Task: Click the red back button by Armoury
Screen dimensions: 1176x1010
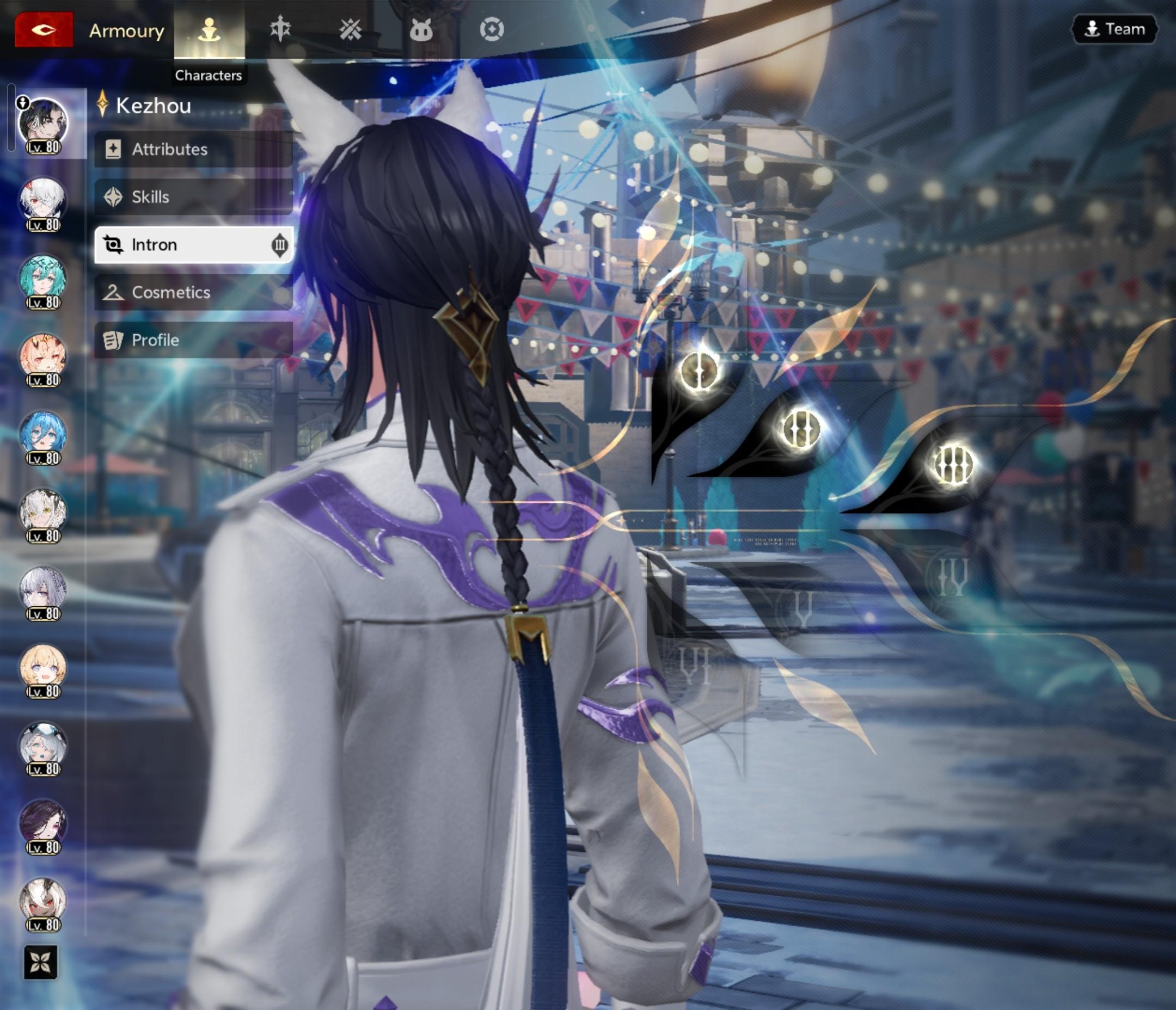Action: click(x=44, y=29)
